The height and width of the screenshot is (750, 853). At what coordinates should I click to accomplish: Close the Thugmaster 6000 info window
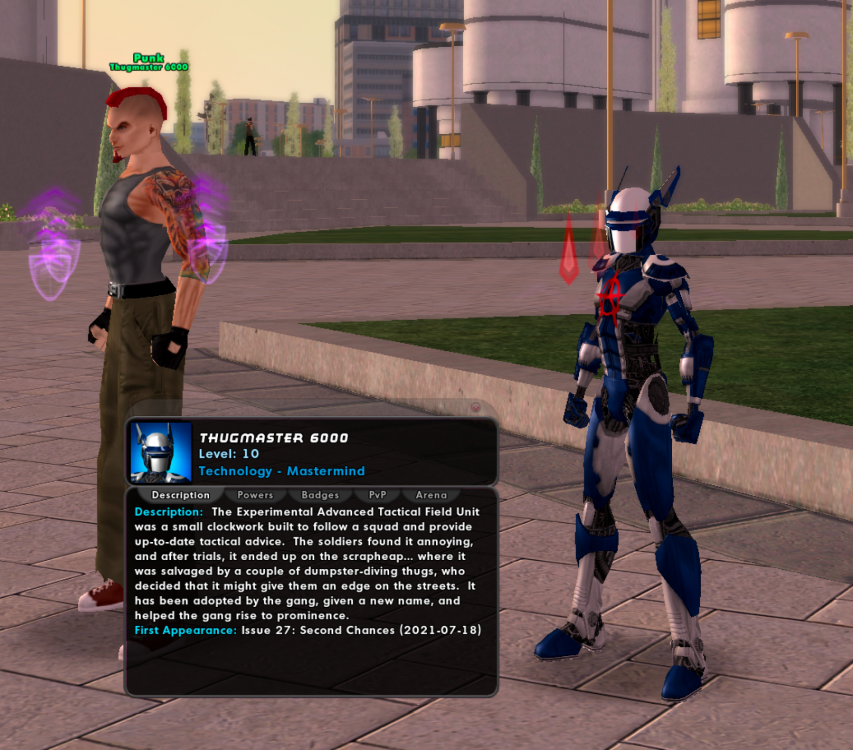[x=476, y=407]
